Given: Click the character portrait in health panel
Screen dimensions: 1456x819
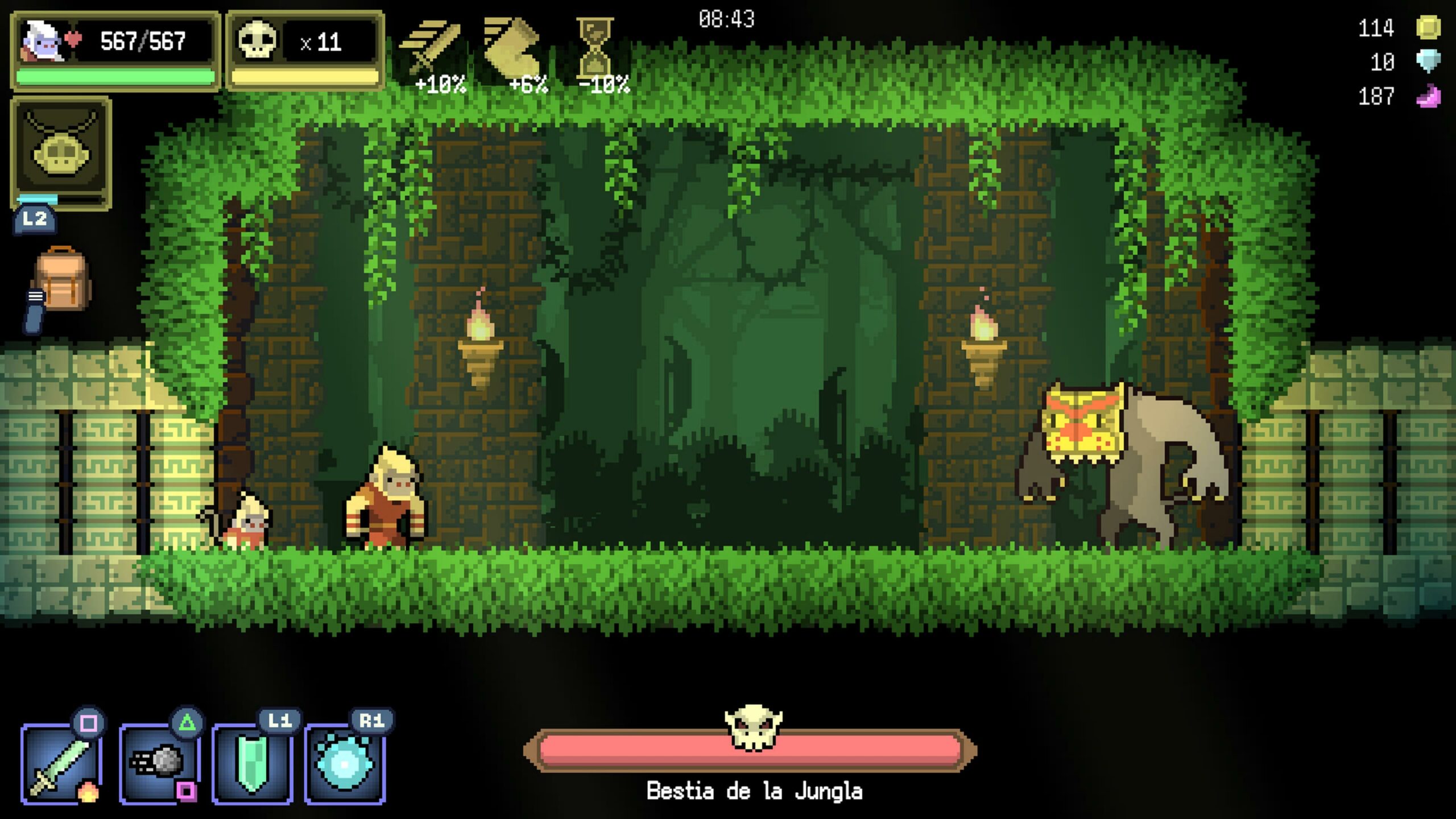Looking at the screenshot, I should tap(42, 41).
